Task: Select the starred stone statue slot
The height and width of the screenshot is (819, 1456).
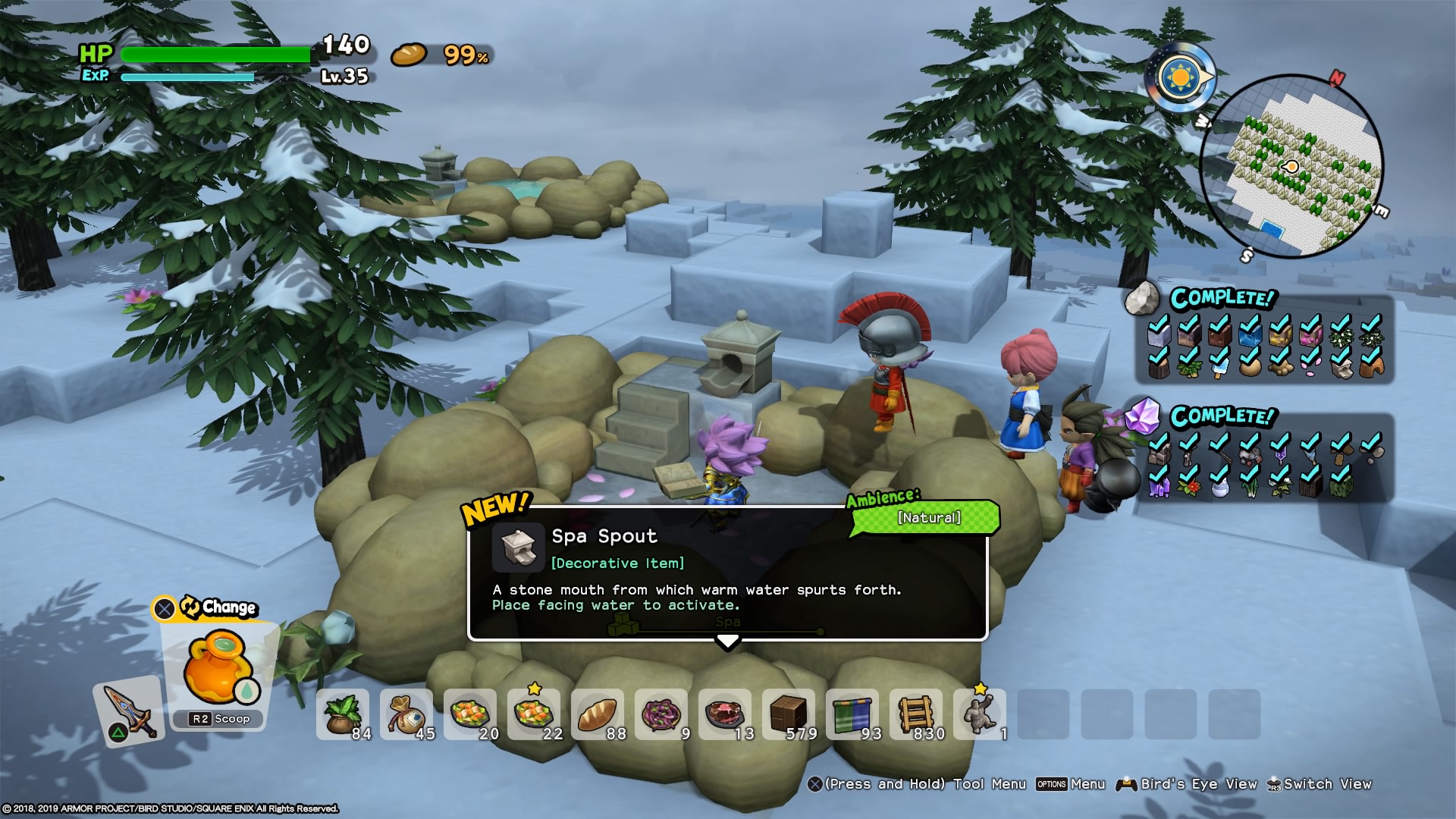Action: pyautogui.click(x=980, y=714)
